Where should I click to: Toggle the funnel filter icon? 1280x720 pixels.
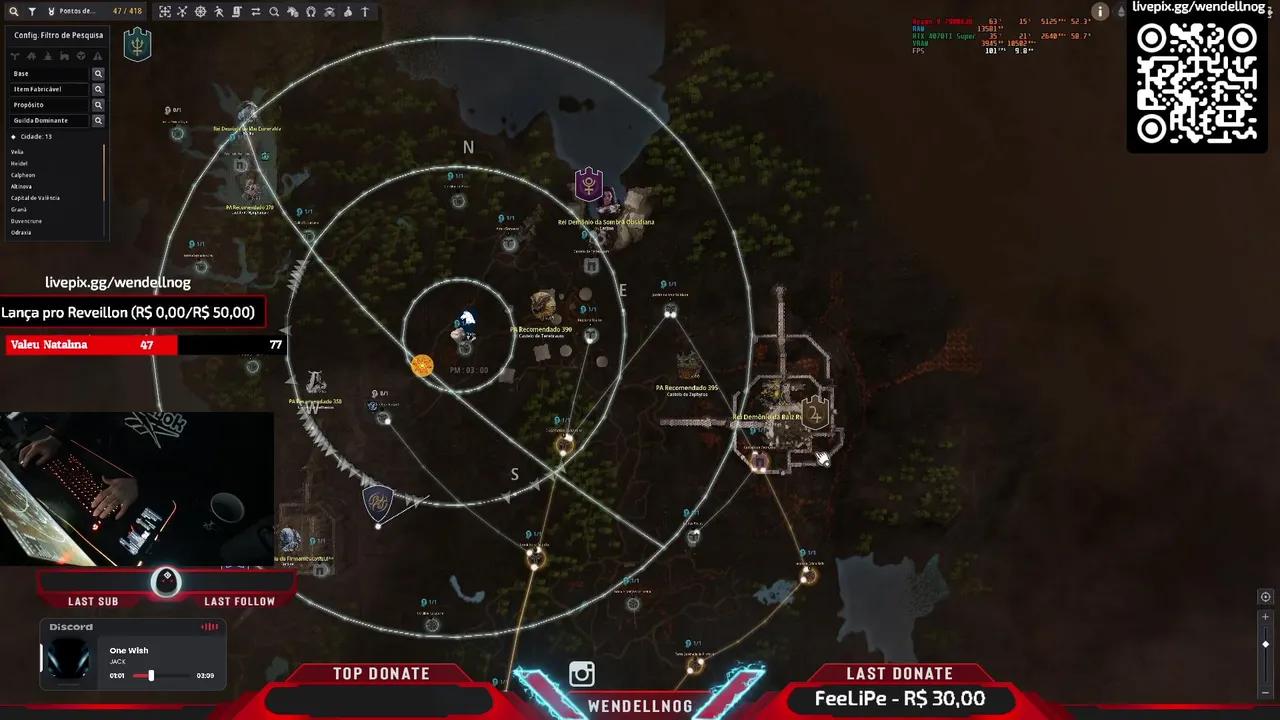point(32,12)
